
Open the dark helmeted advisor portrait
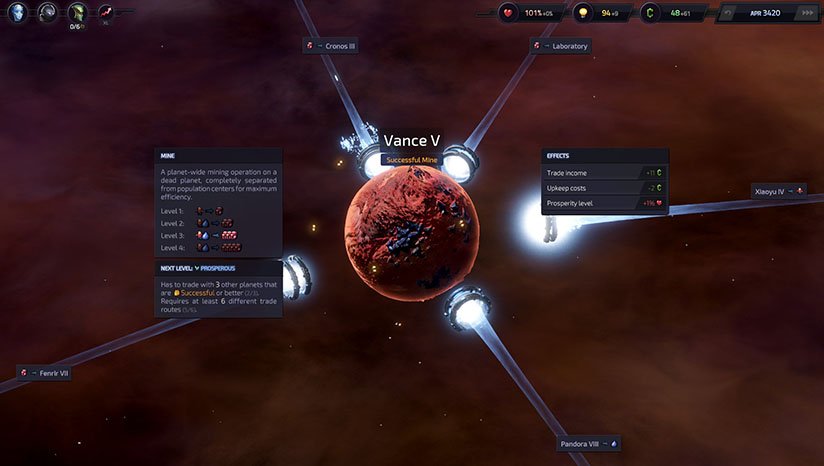pos(48,13)
